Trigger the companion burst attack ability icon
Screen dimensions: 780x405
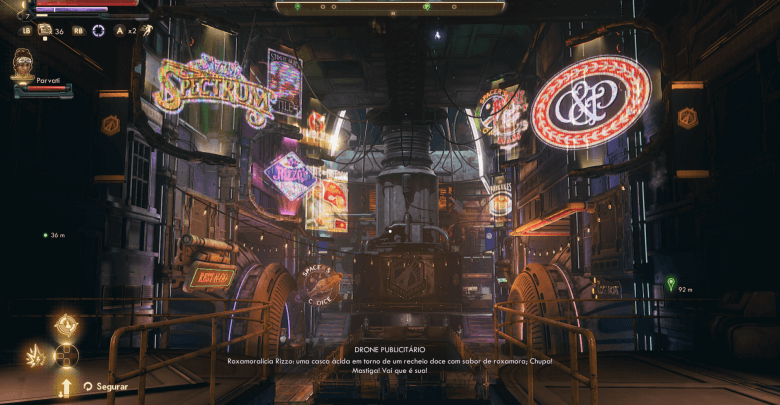[x=35, y=354]
